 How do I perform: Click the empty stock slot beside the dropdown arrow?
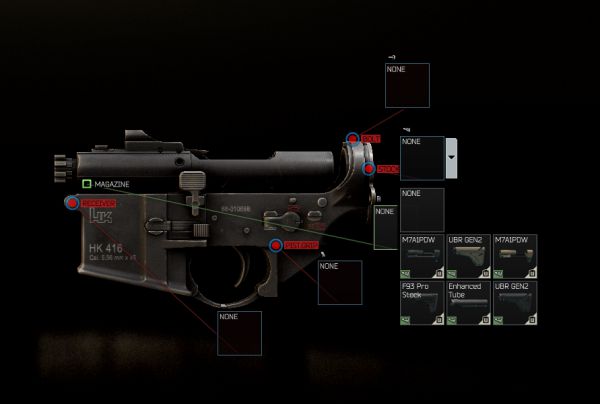422,158
